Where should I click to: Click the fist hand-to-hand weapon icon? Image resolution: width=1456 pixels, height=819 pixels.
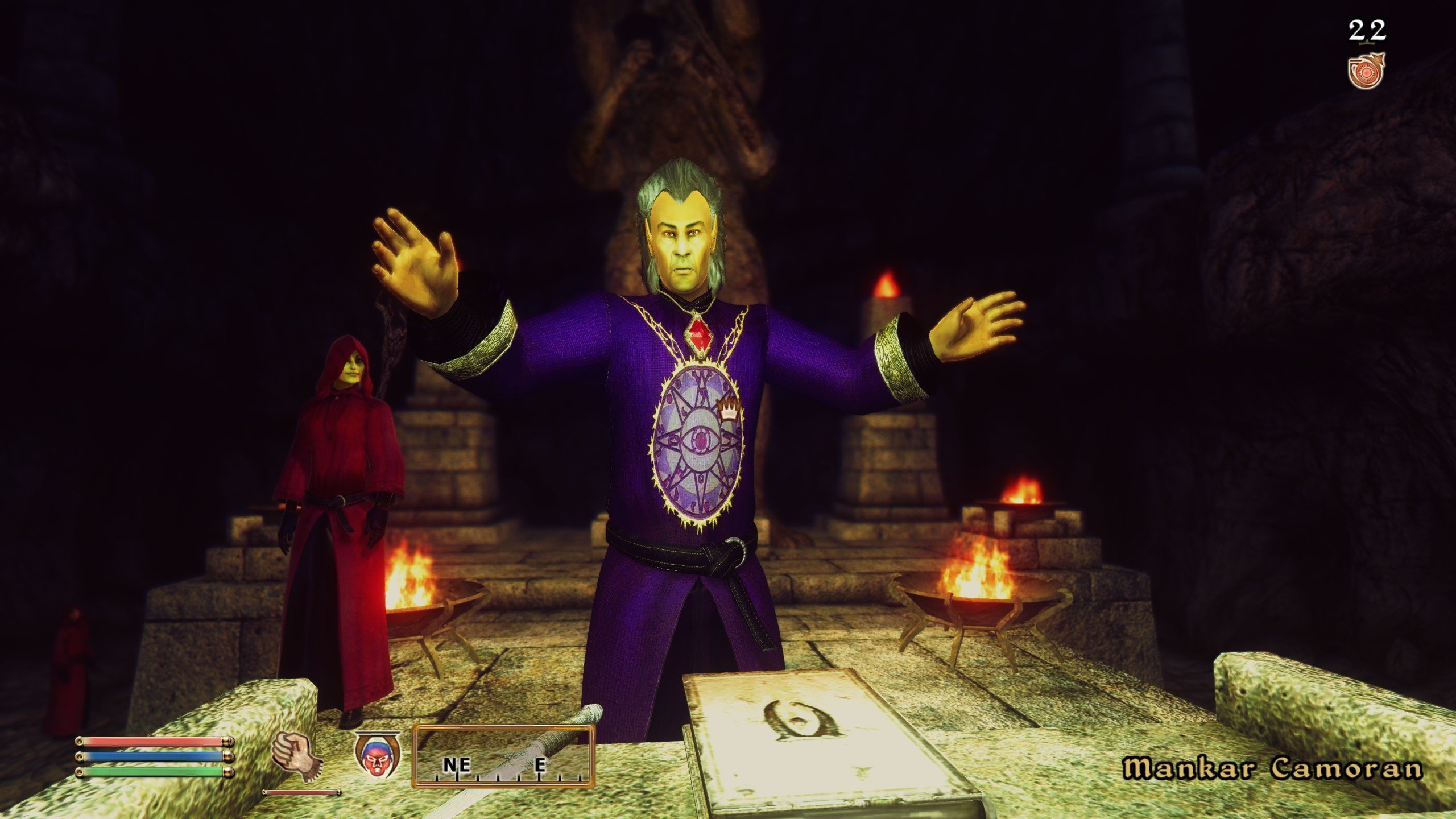(297, 756)
